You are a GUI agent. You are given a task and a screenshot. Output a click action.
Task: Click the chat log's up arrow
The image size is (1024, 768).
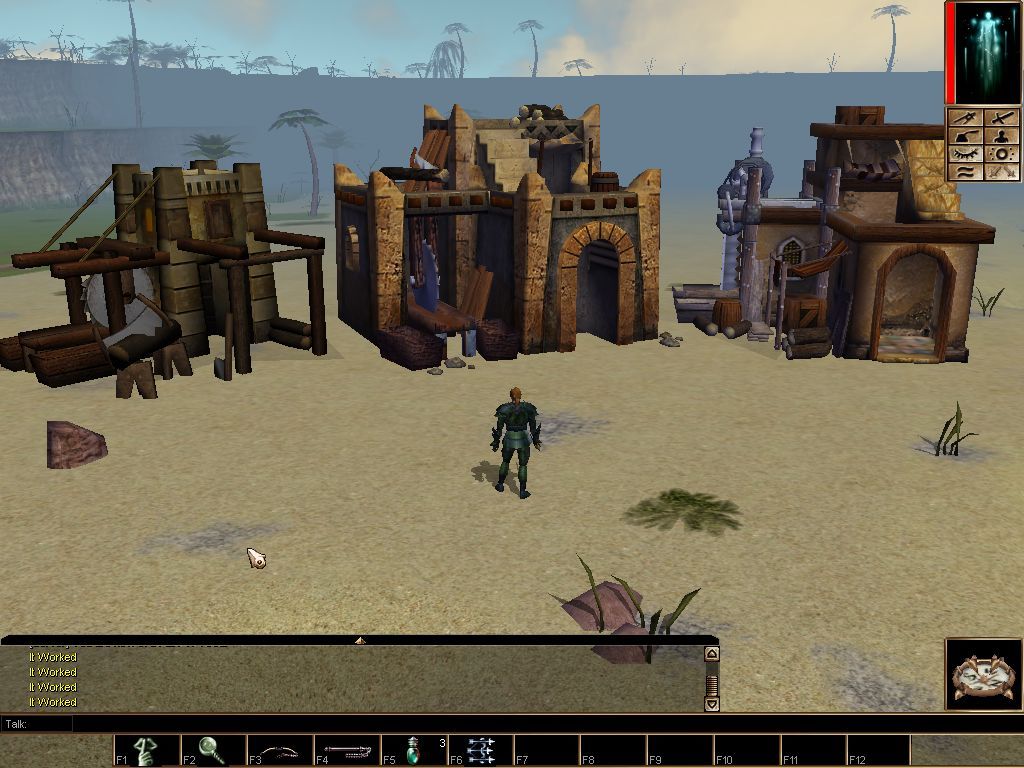point(711,654)
